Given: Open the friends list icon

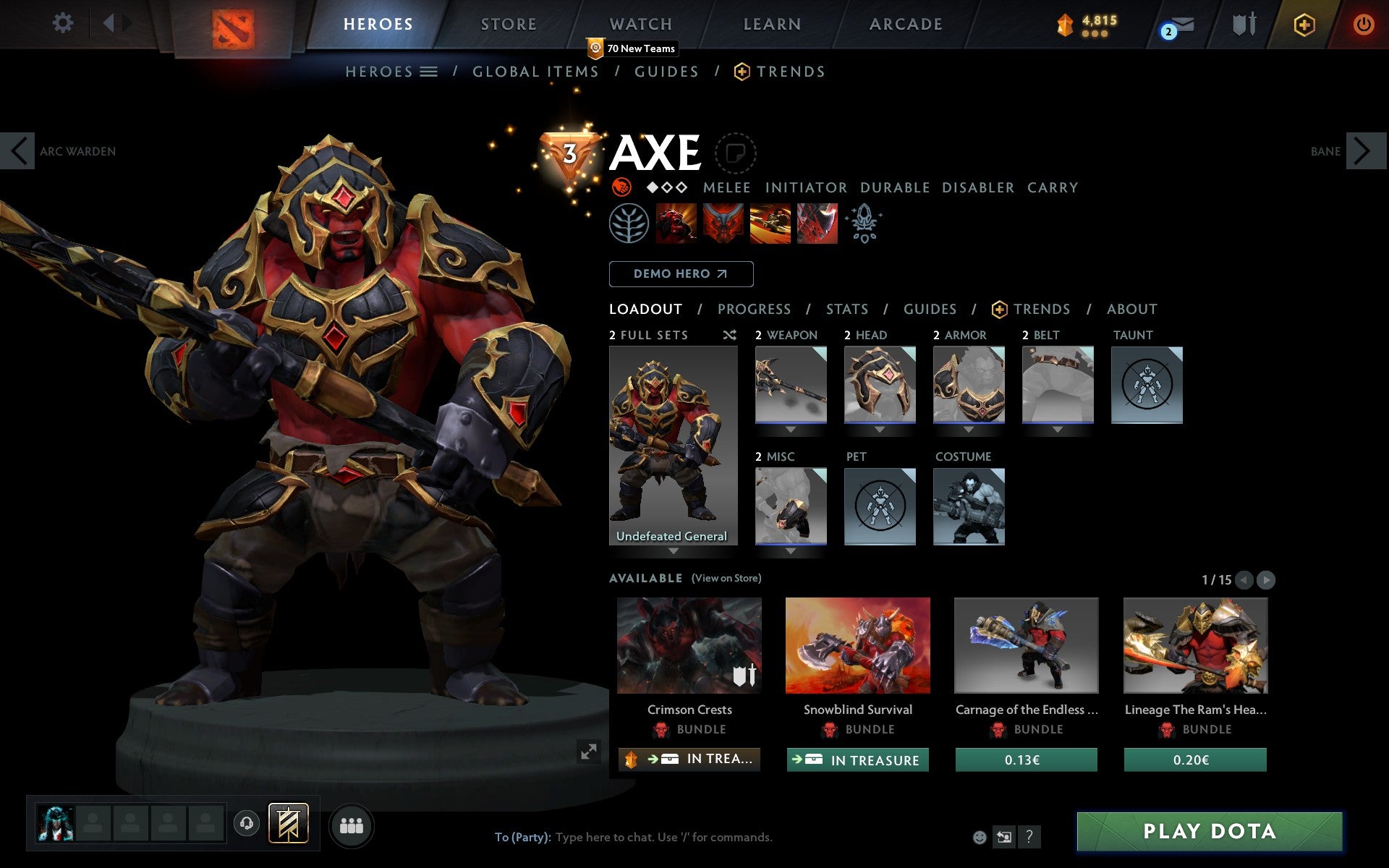Looking at the screenshot, I should pyautogui.click(x=351, y=825).
